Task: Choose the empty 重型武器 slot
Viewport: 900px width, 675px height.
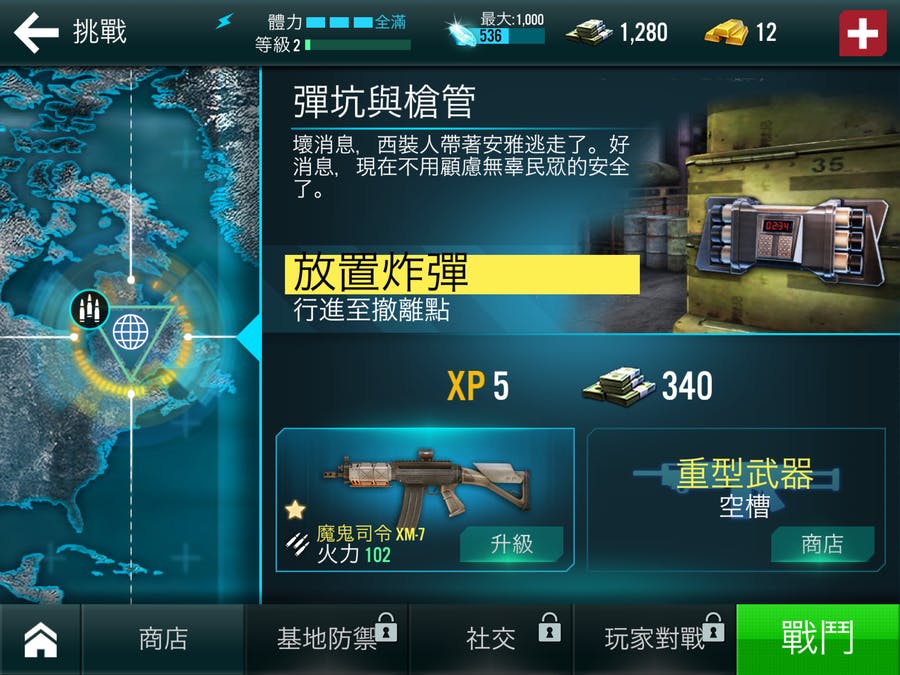Action: pyautogui.click(x=735, y=485)
